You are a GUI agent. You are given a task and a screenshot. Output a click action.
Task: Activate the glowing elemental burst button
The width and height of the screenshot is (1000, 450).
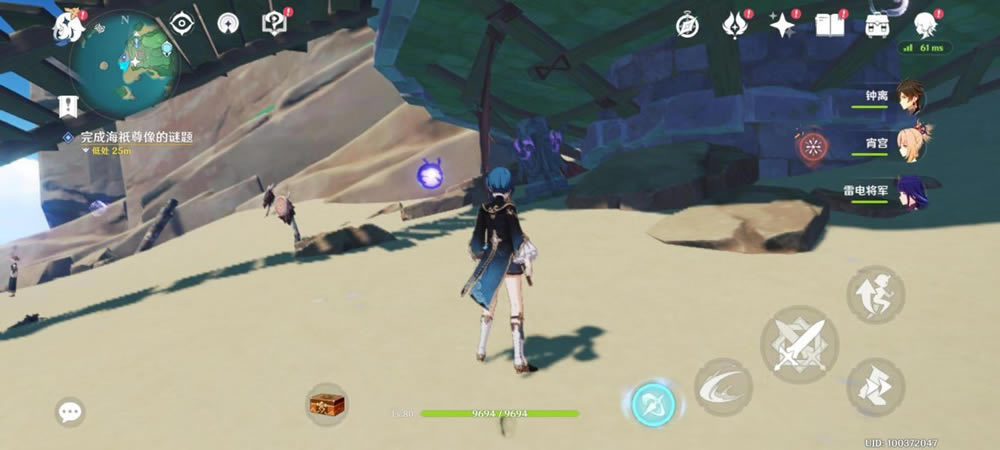click(x=653, y=404)
